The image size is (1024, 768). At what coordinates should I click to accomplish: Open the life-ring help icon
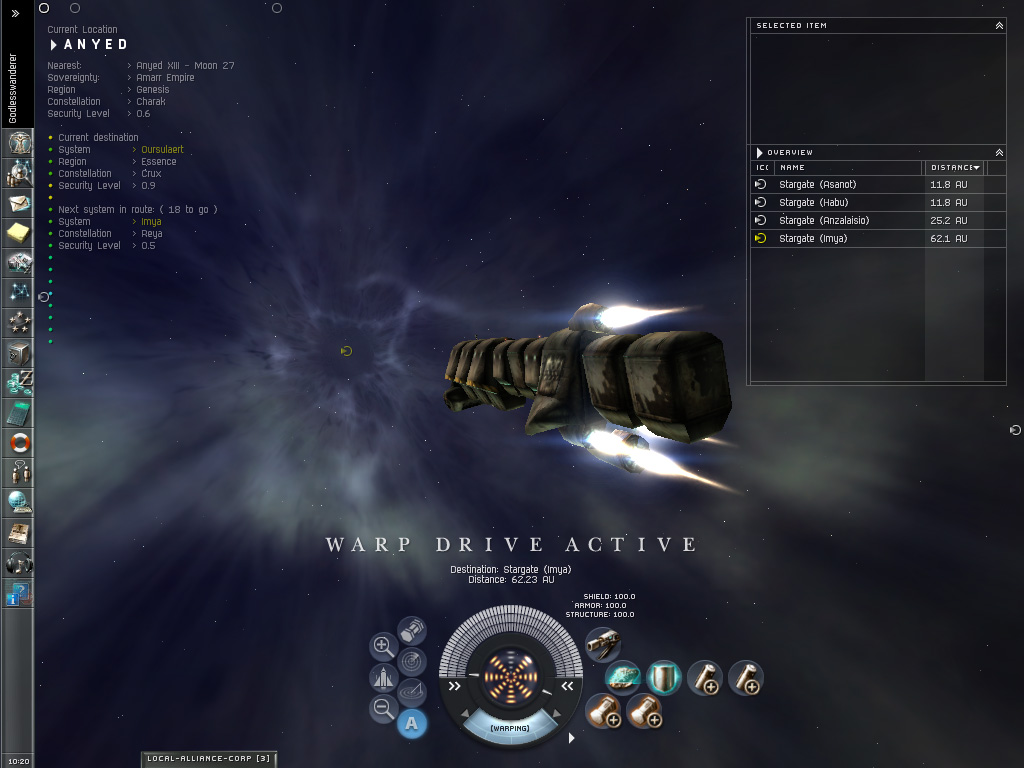tap(19, 441)
